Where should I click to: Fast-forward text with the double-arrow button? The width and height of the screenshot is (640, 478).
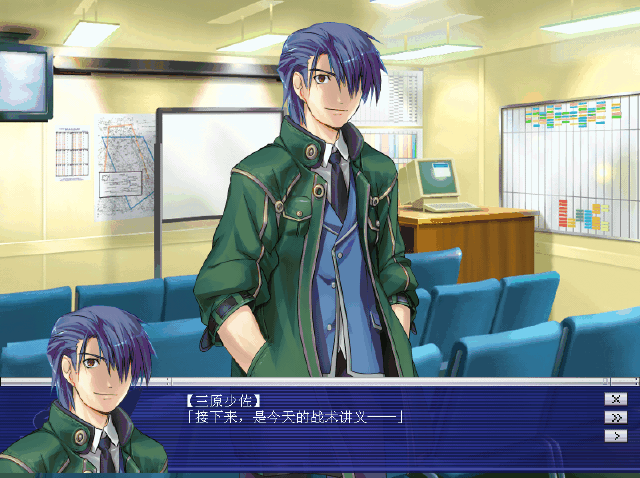615,417
